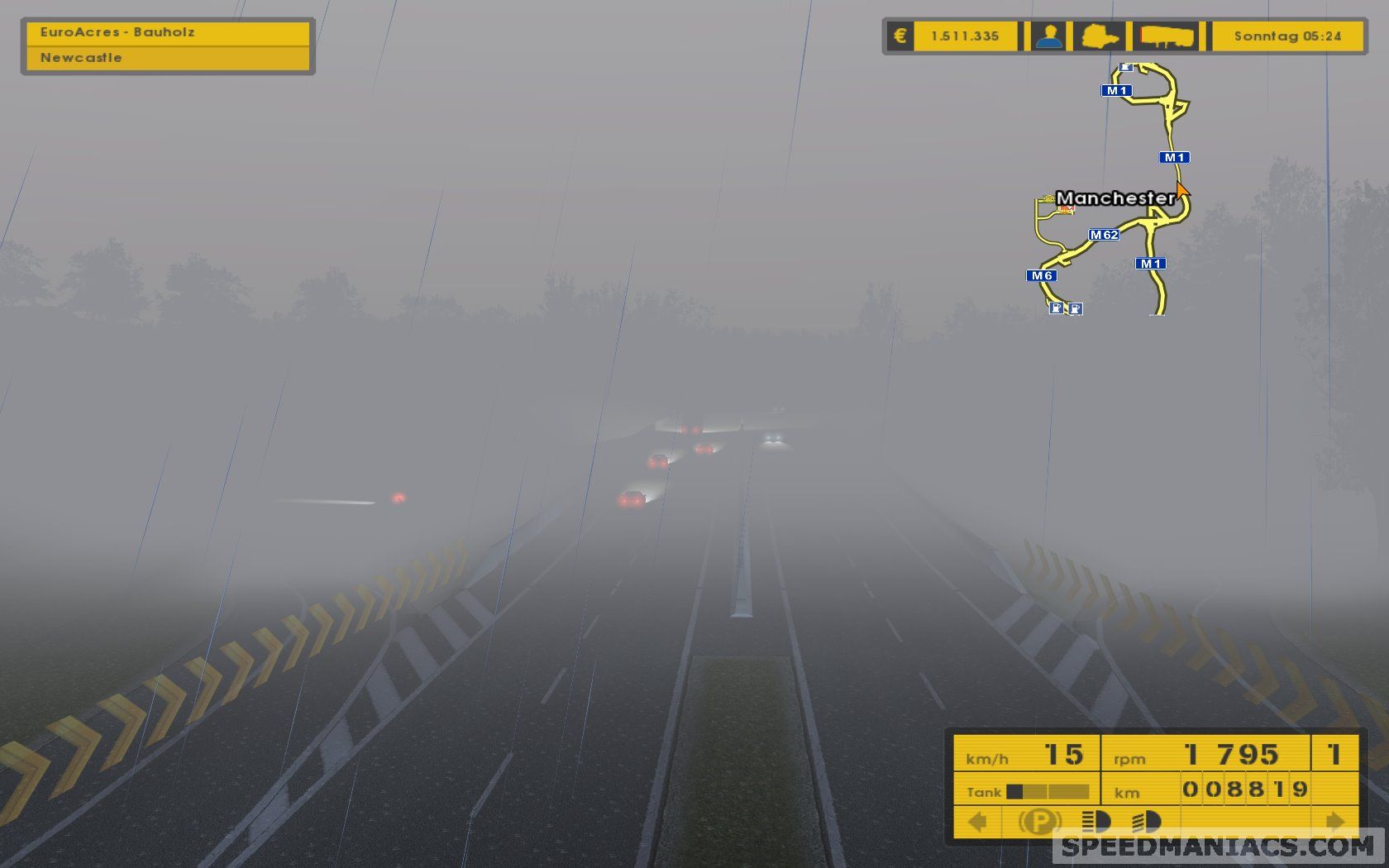Screen dimensions: 1389x868
Task: Activate the left turn signal arrow
Action: [x=978, y=821]
